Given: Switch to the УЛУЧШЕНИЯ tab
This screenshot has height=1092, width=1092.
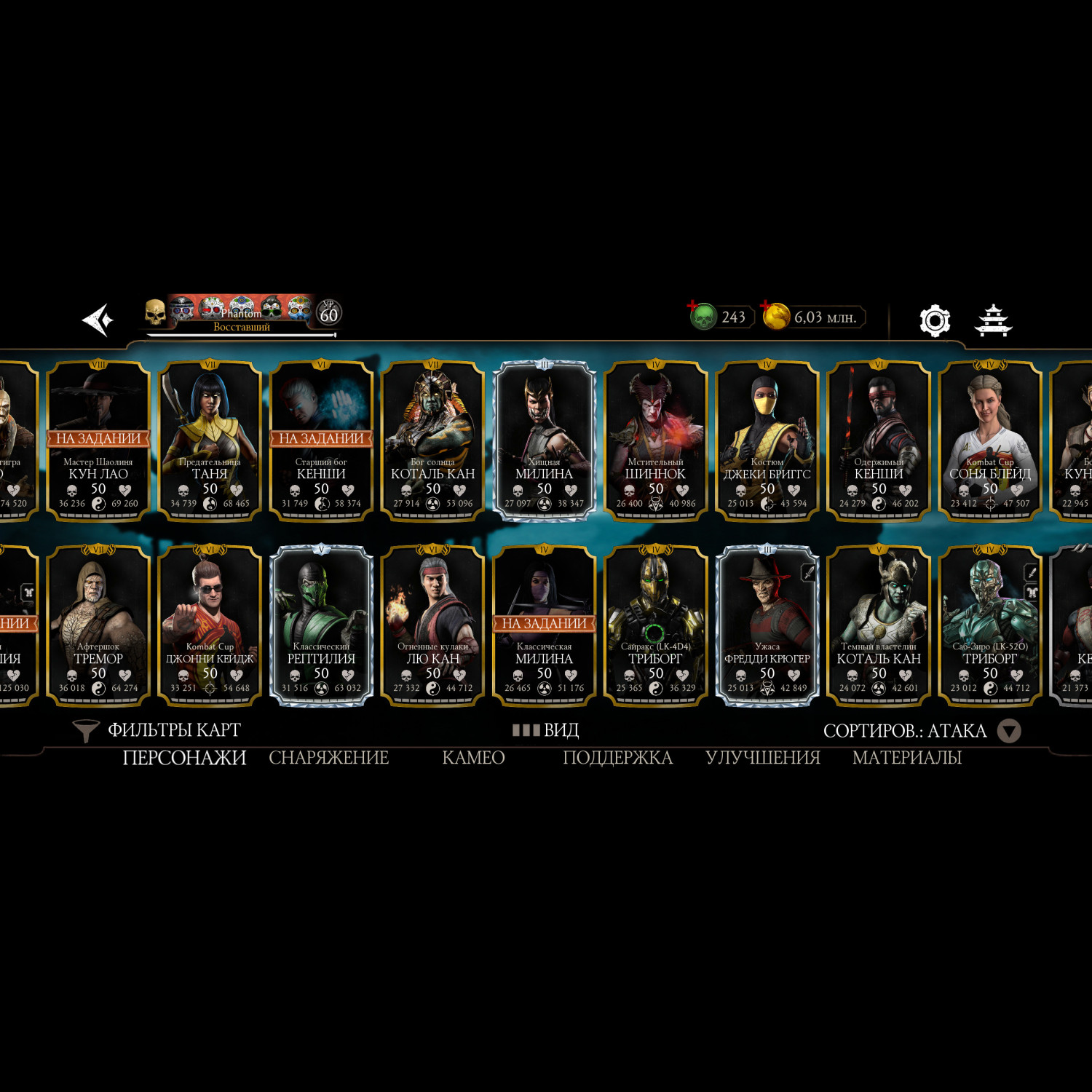Looking at the screenshot, I should click(763, 758).
